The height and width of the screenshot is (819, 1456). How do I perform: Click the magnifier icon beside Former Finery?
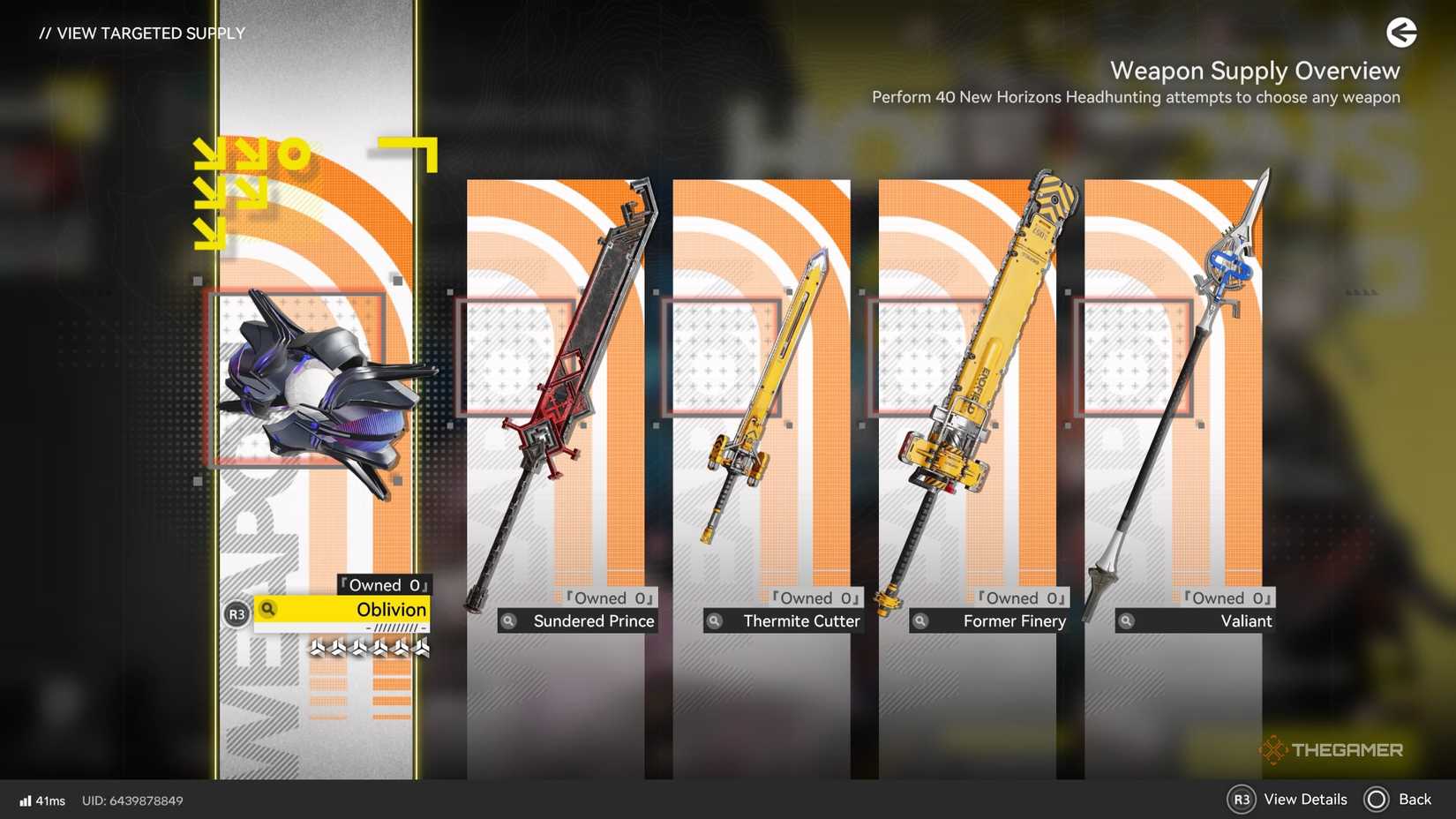point(920,620)
